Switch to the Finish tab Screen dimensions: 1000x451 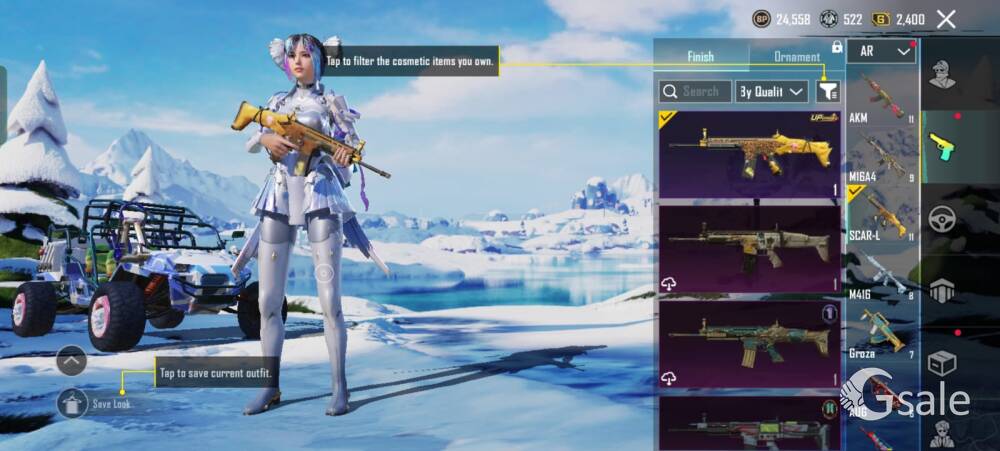(700, 57)
